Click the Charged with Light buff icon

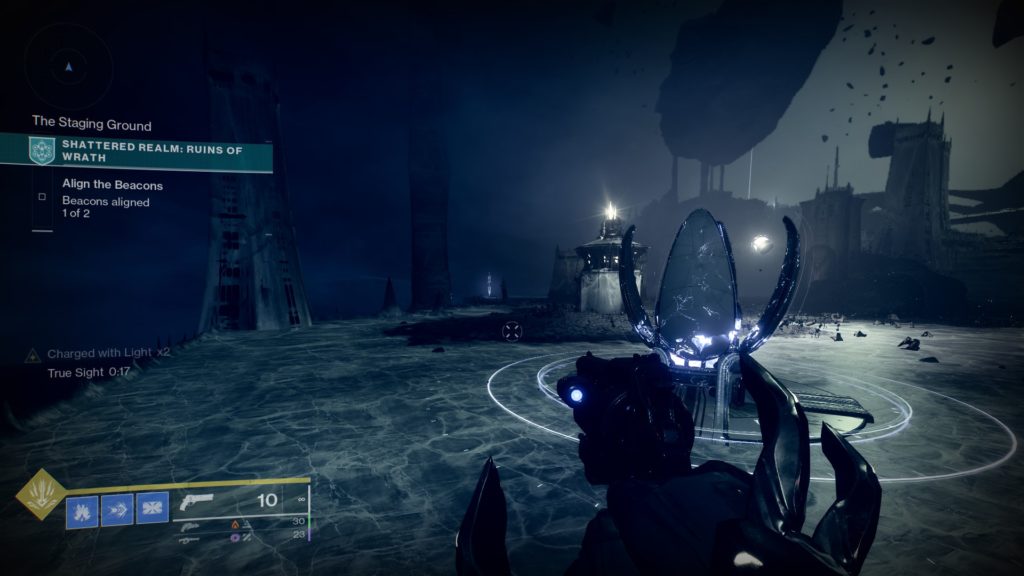point(32,355)
